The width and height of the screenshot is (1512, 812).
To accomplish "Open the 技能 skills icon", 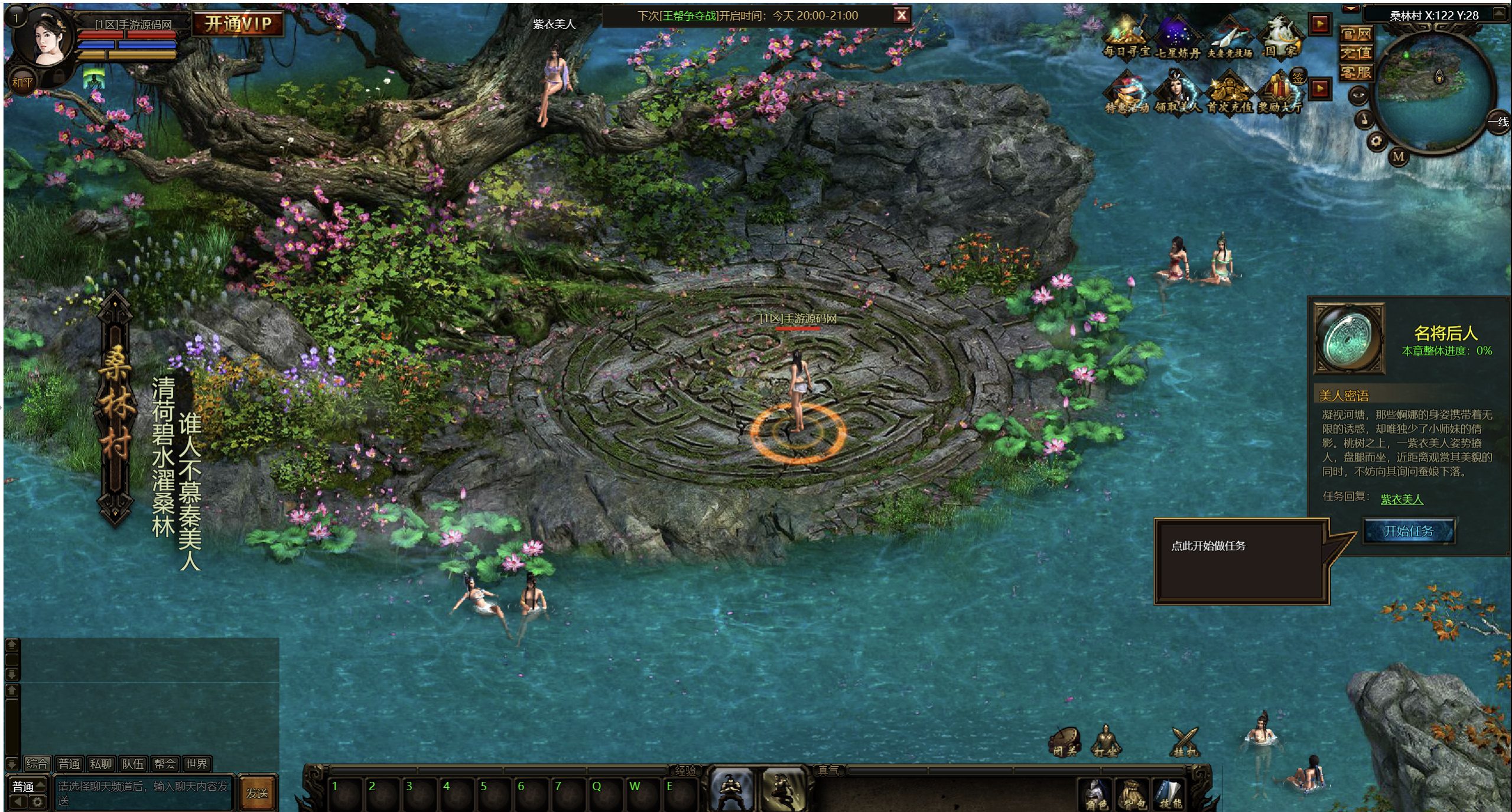I will [1169, 794].
